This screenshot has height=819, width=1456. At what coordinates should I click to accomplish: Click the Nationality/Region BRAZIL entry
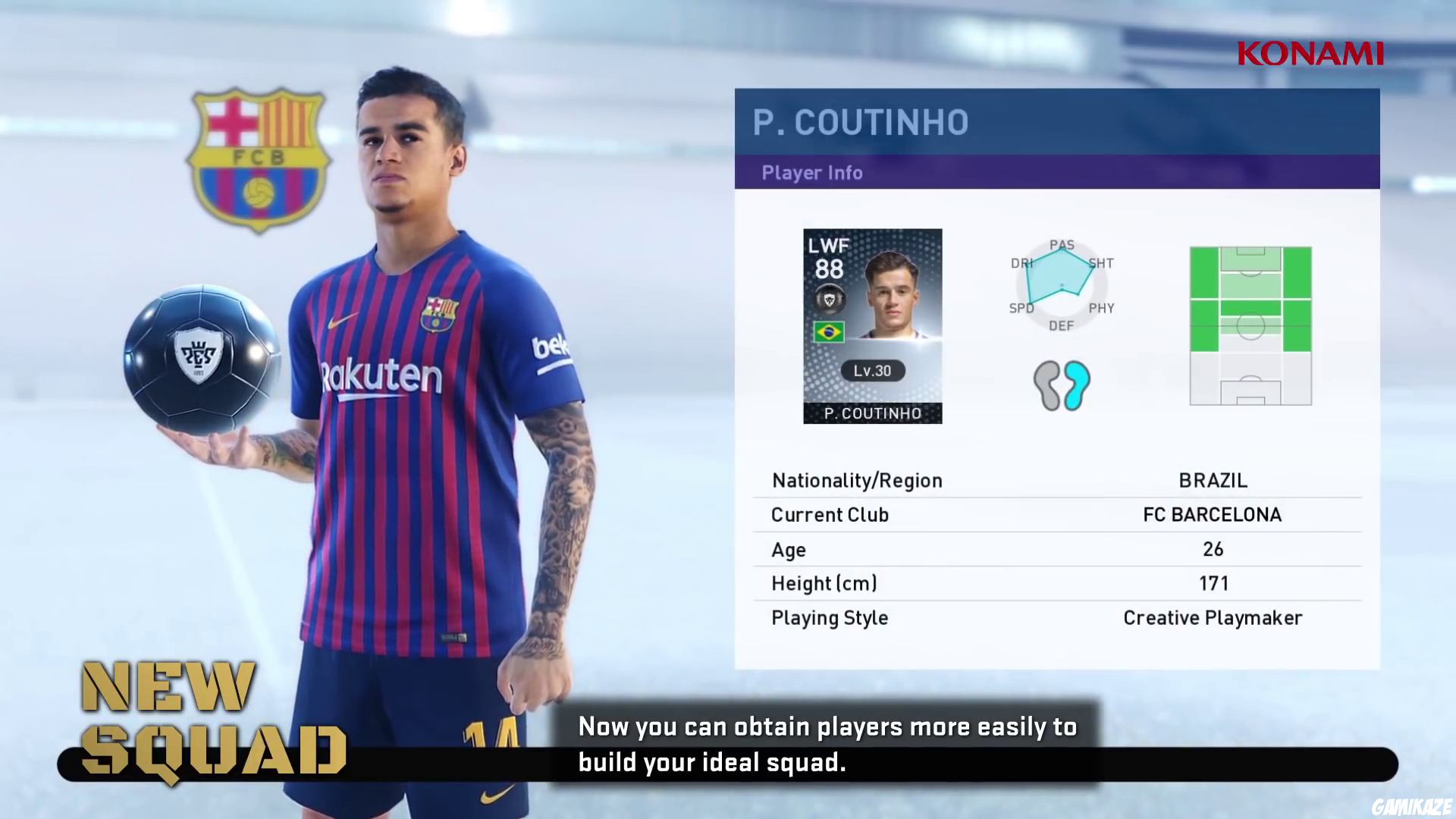[1211, 480]
